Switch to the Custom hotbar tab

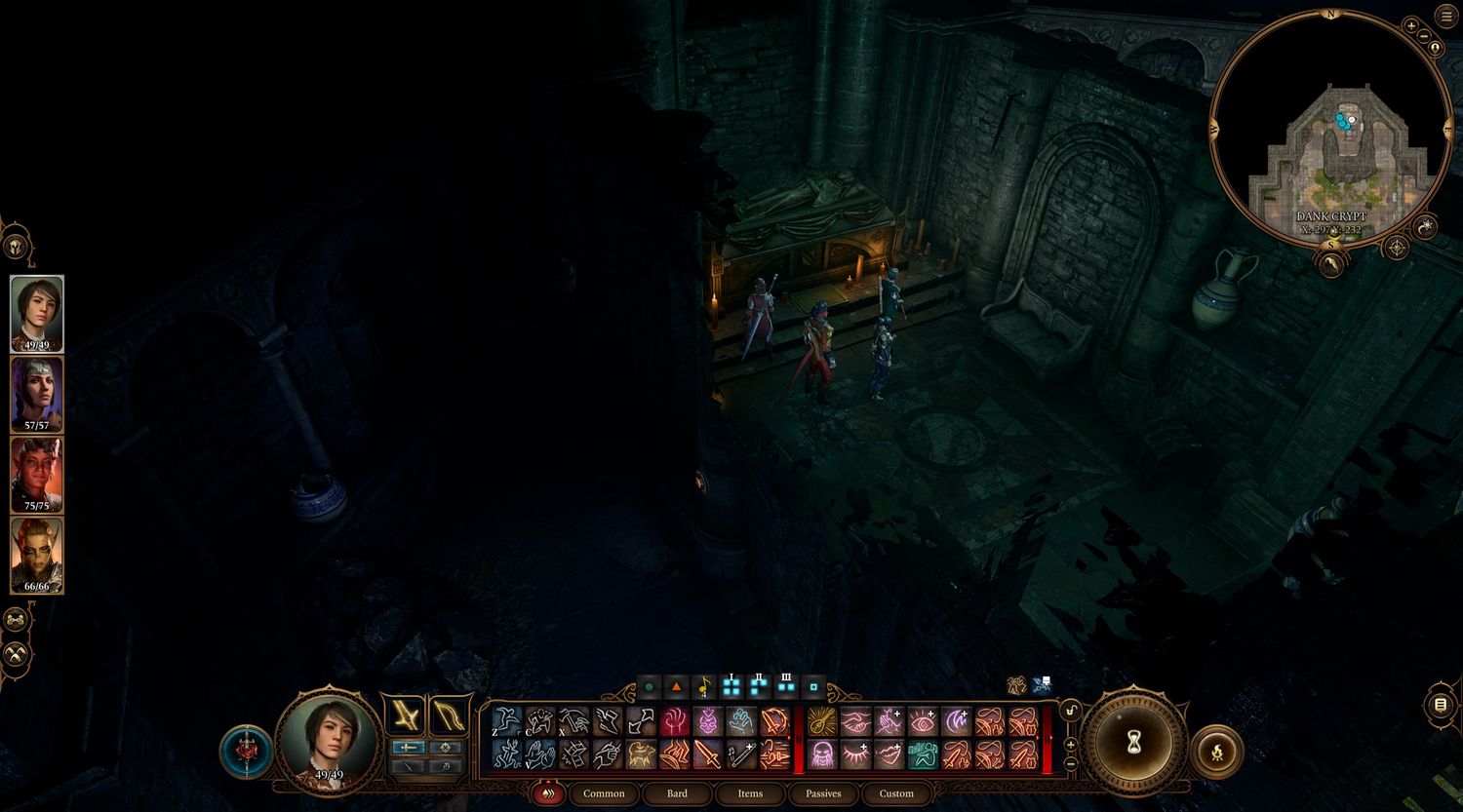(896, 793)
